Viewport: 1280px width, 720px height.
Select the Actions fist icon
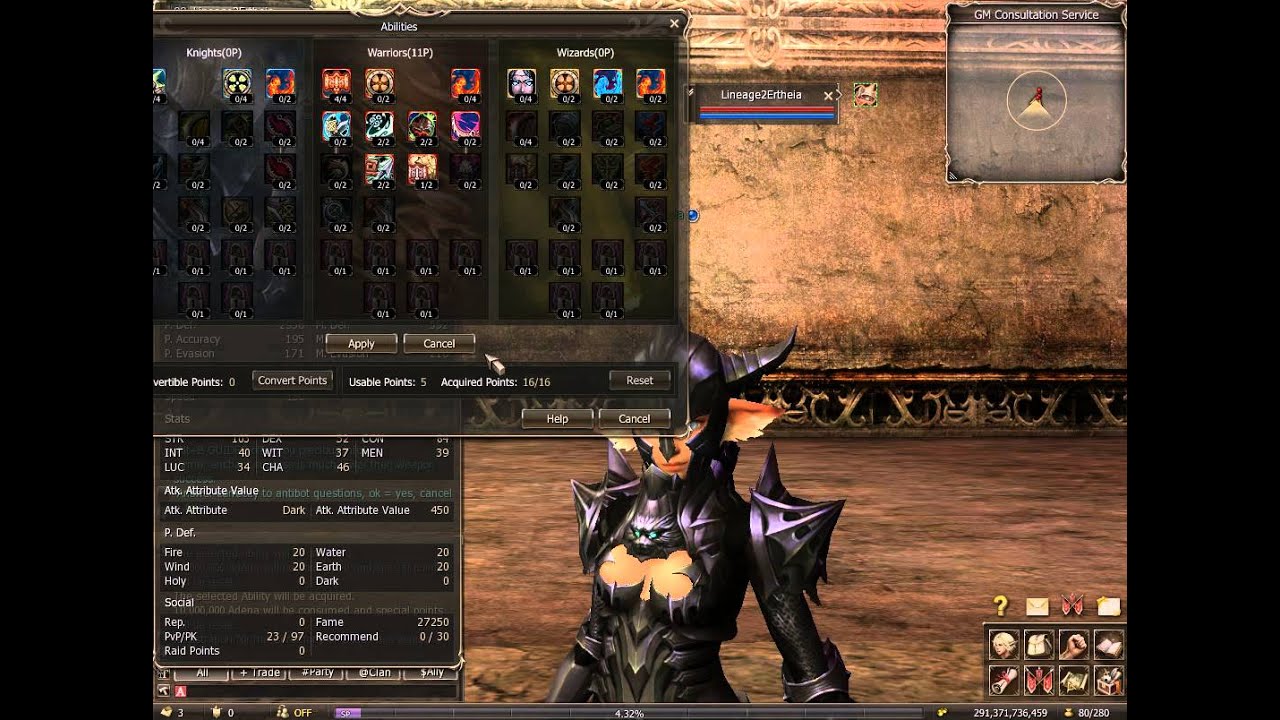click(1074, 645)
